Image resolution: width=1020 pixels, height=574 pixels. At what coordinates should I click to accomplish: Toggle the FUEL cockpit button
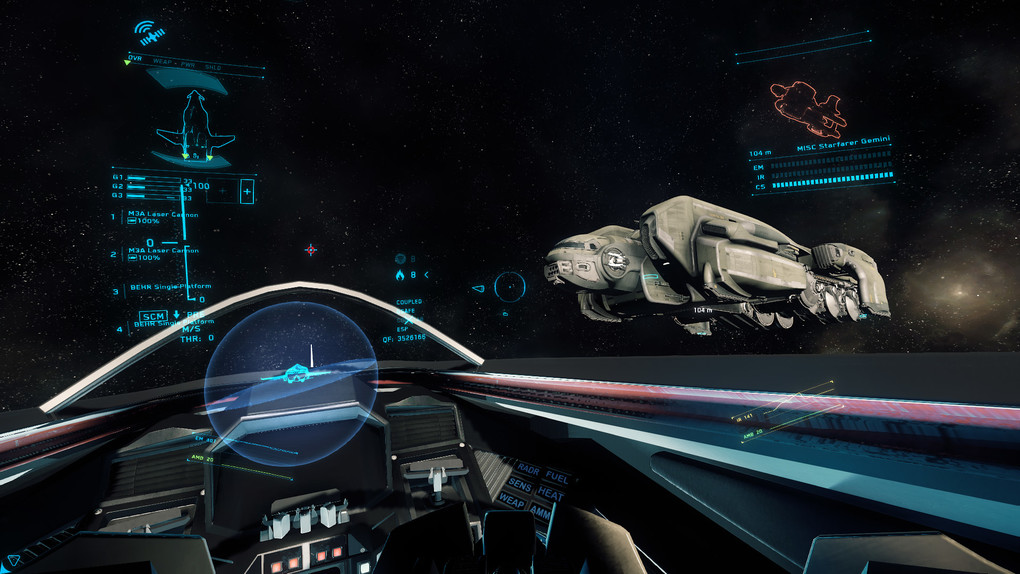point(556,477)
